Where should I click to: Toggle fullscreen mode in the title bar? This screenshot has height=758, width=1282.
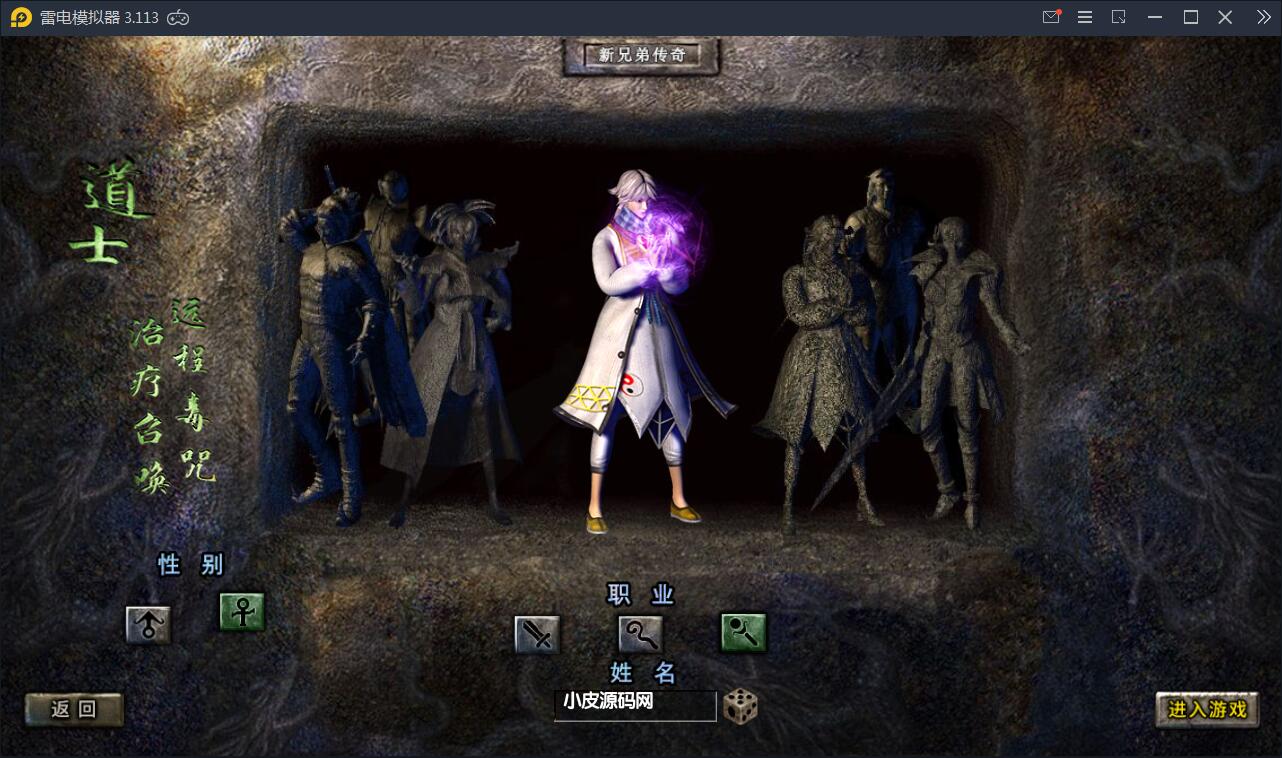click(1189, 16)
